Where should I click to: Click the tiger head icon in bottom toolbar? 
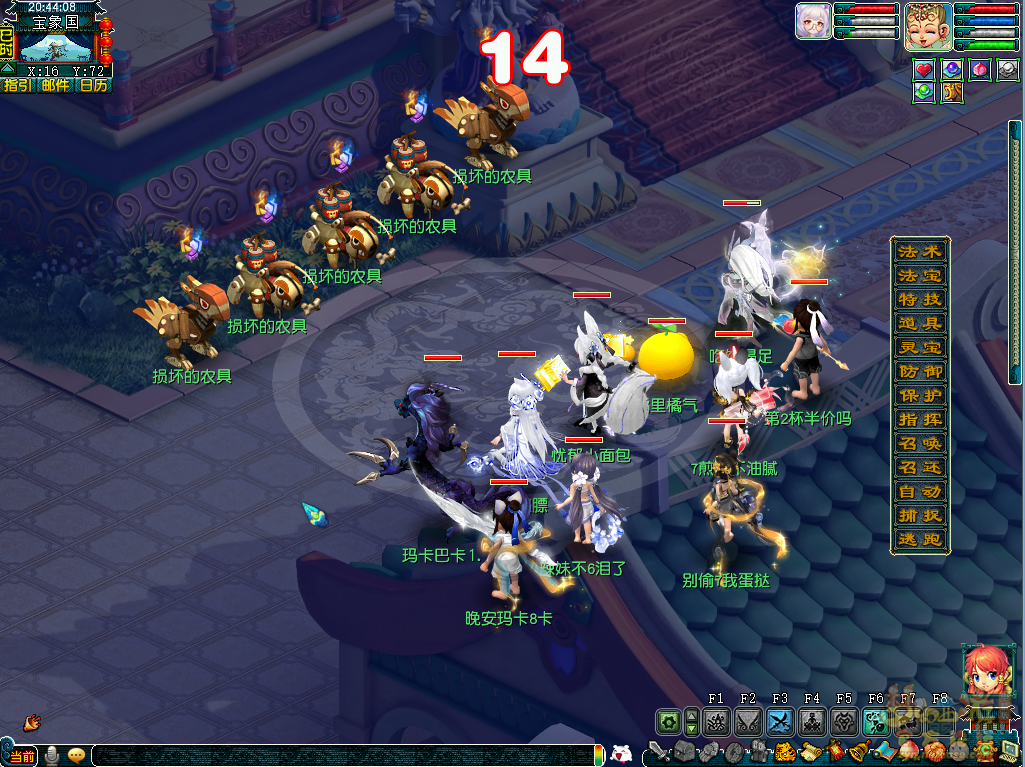[786, 752]
